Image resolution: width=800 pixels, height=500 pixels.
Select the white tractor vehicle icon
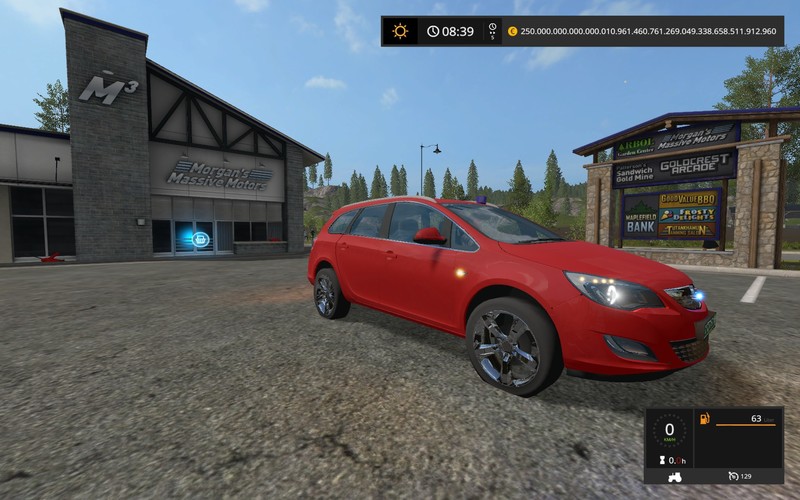[x=673, y=475]
